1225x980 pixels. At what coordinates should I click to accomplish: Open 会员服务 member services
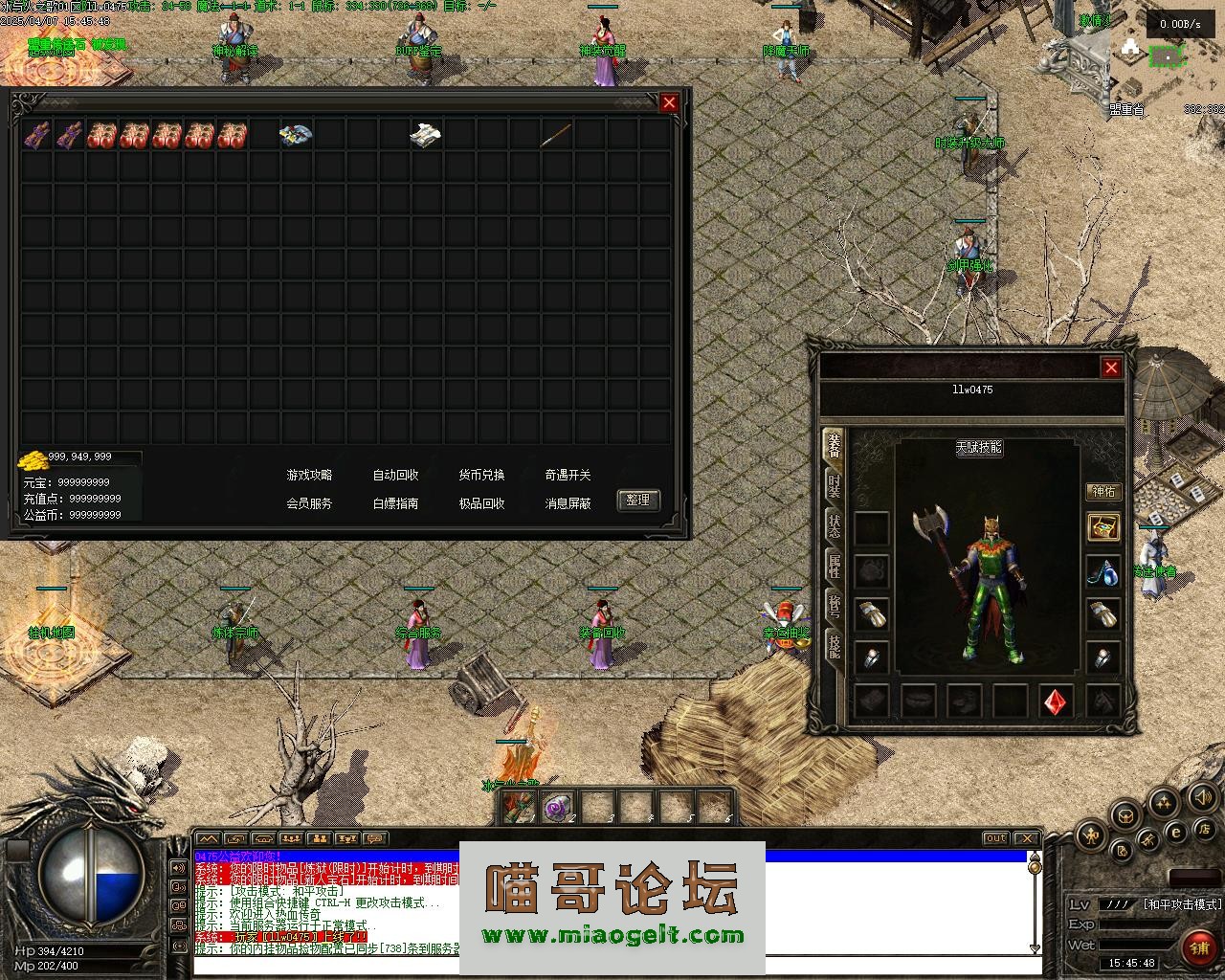[309, 503]
